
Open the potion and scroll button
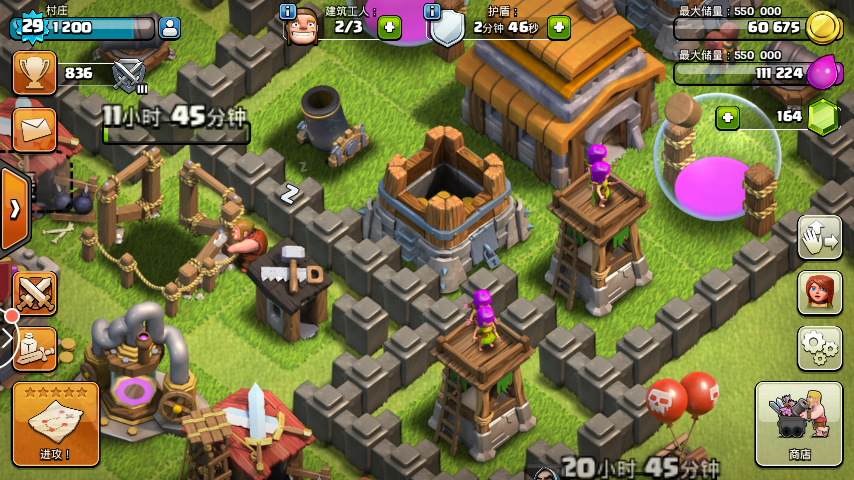[x=33, y=348]
